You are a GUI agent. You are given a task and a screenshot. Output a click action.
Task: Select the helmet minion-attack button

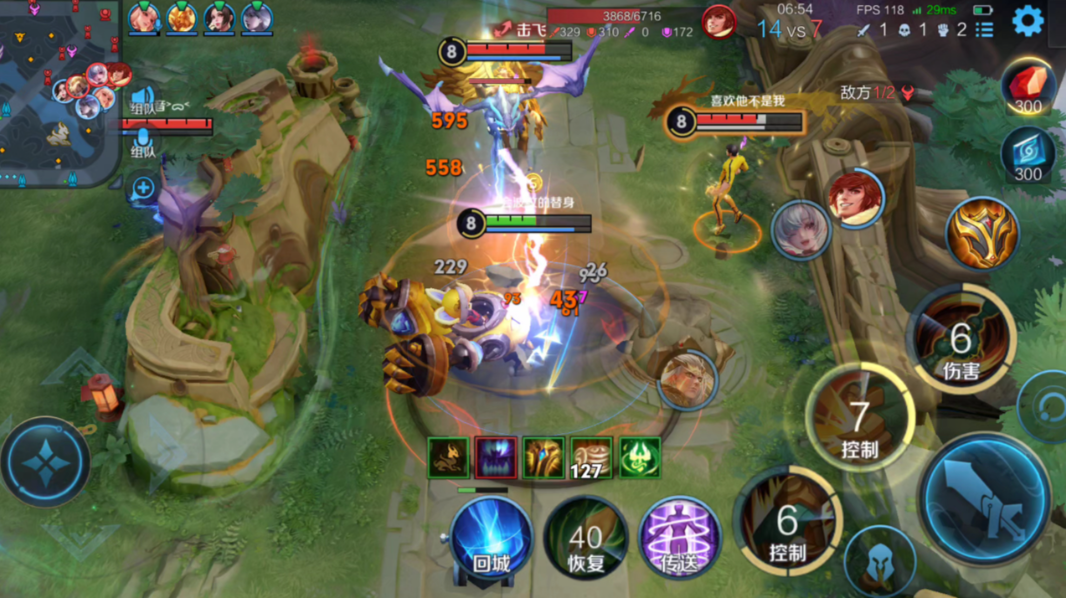coord(880,561)
